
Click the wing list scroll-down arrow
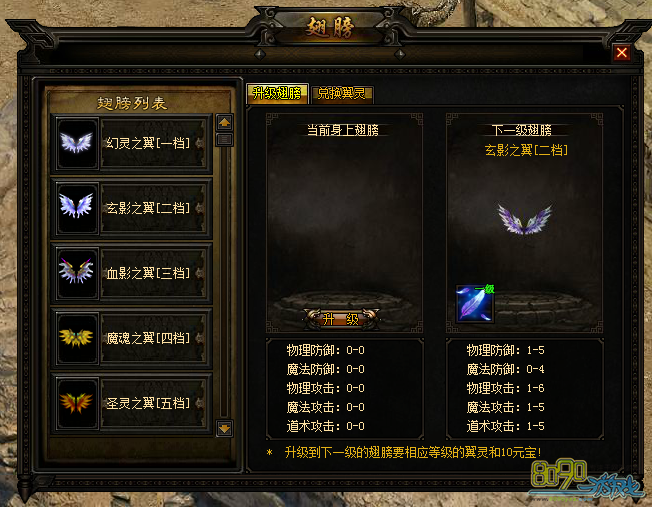(x=224, y=427)
